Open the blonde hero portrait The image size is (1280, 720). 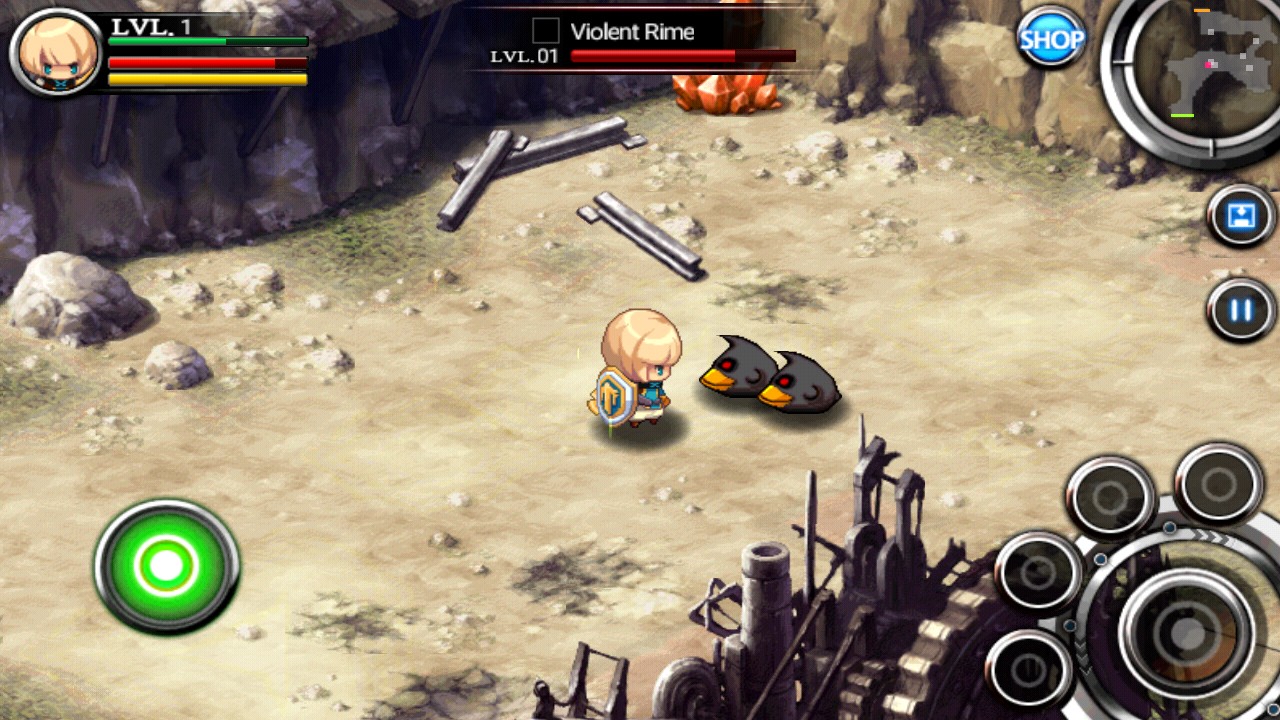57,53
